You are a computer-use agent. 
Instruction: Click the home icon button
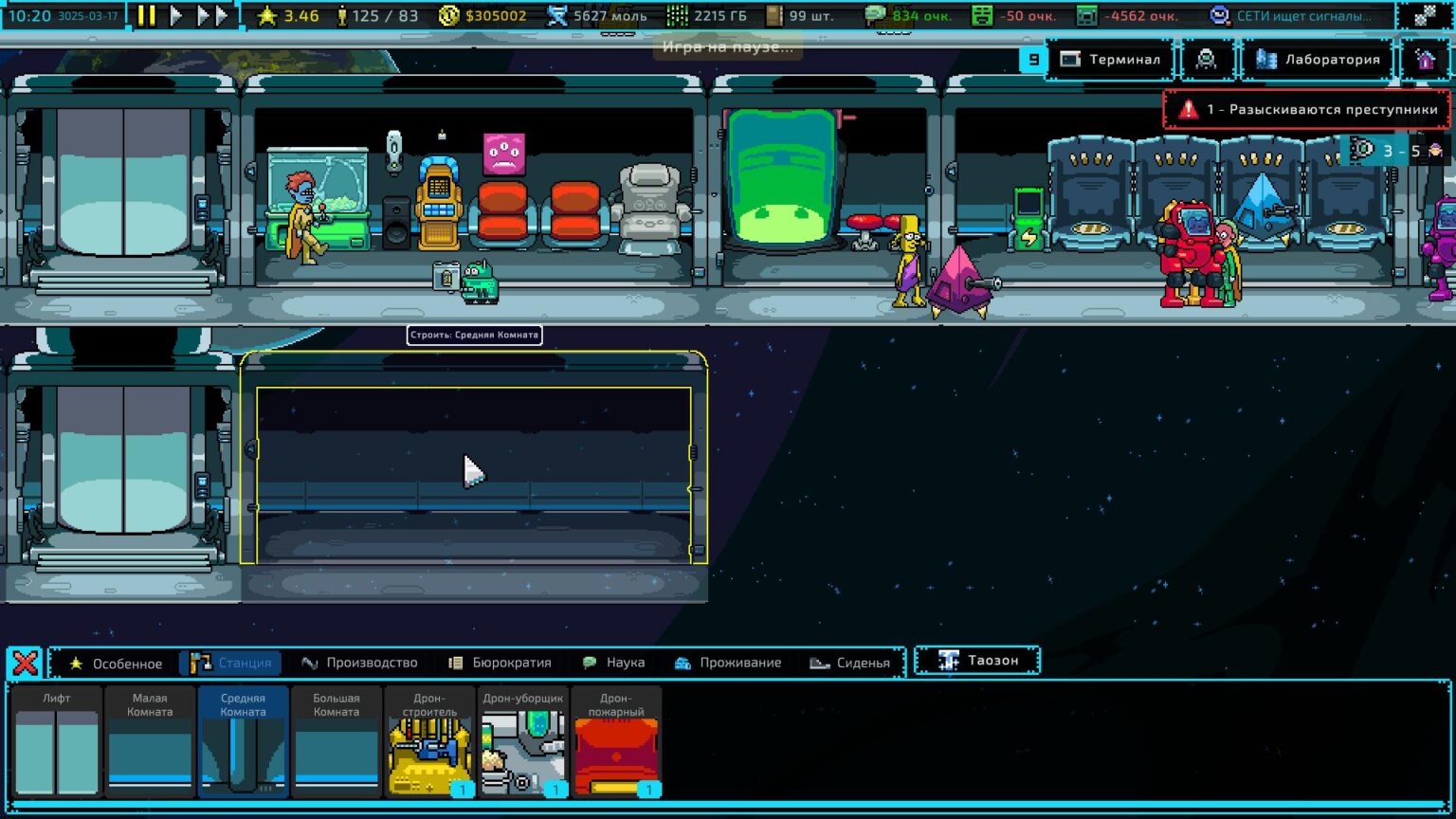point(1425,60)
